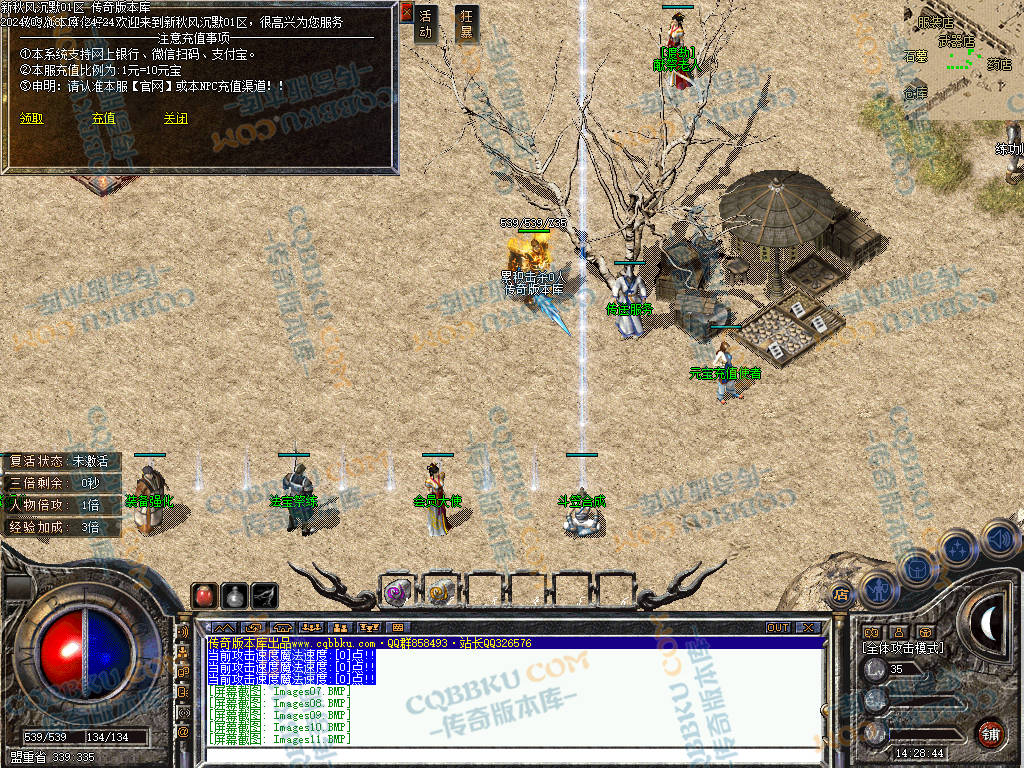Screen dimensions: 1024x768
Task: Open the 活动 events button
Action: pos(427,24)
